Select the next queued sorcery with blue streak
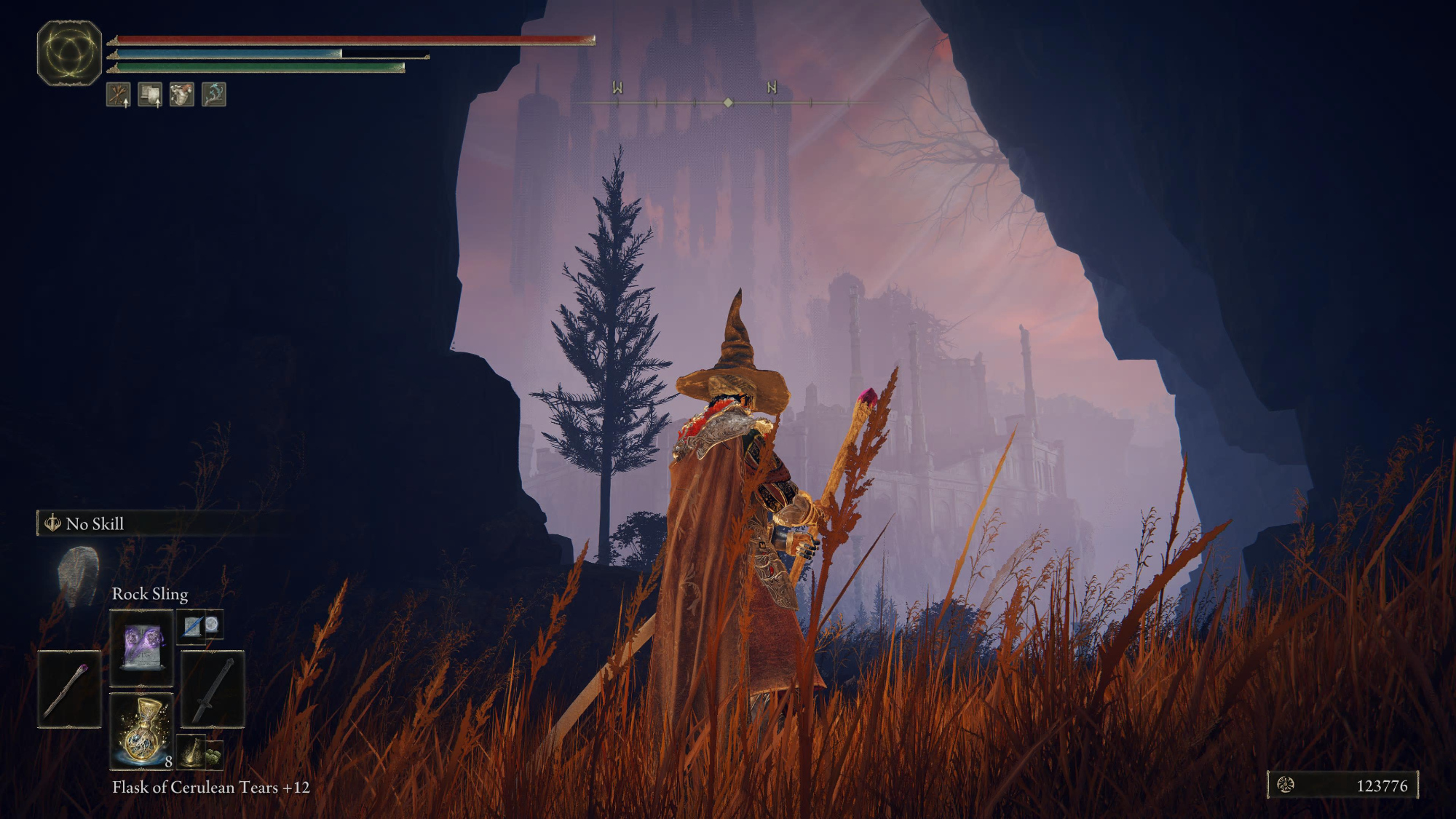The width and height of the screenshot is (1456, 819). click(192, 626)
